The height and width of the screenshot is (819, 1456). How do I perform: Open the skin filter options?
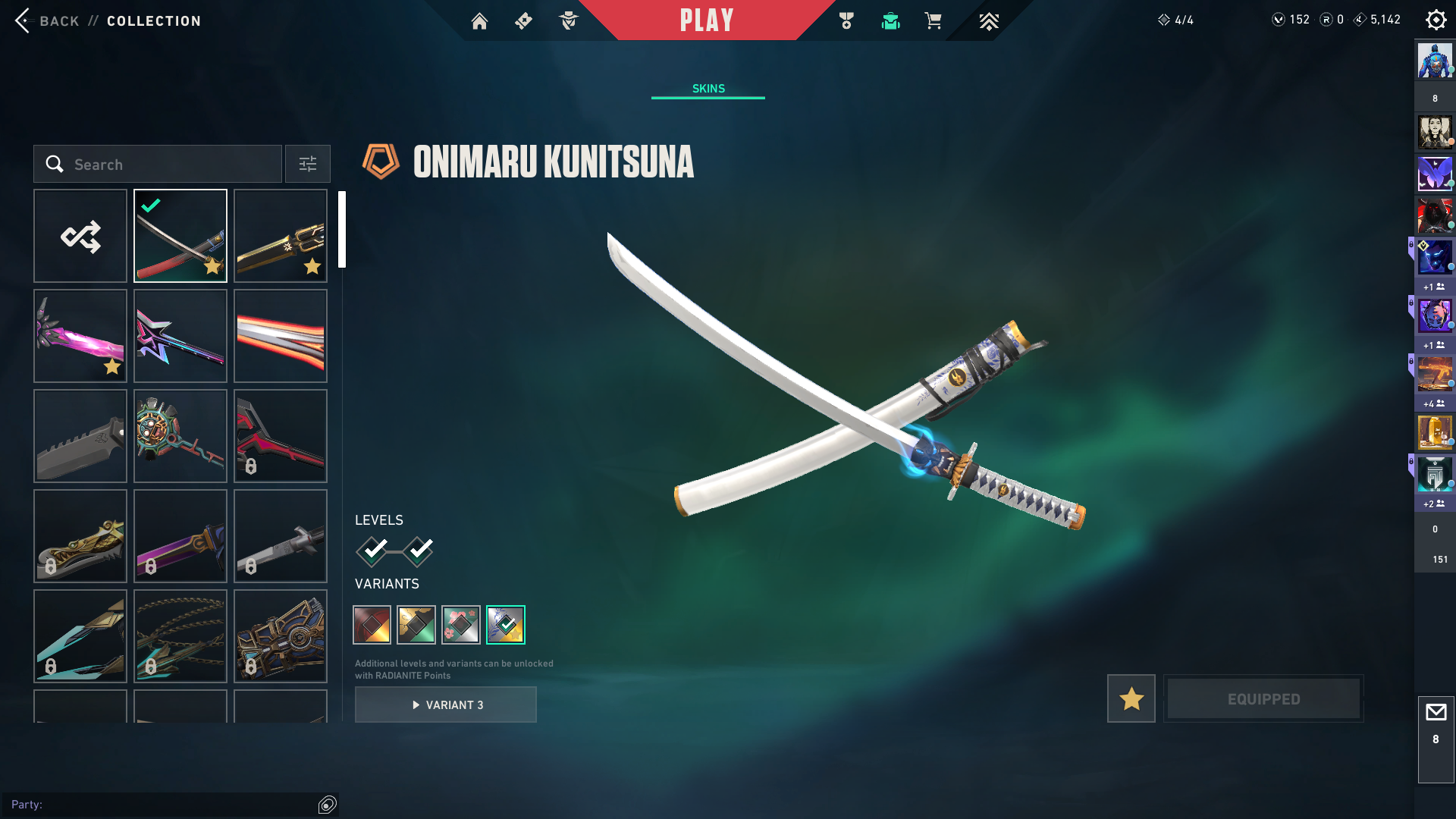coord(308,165)
